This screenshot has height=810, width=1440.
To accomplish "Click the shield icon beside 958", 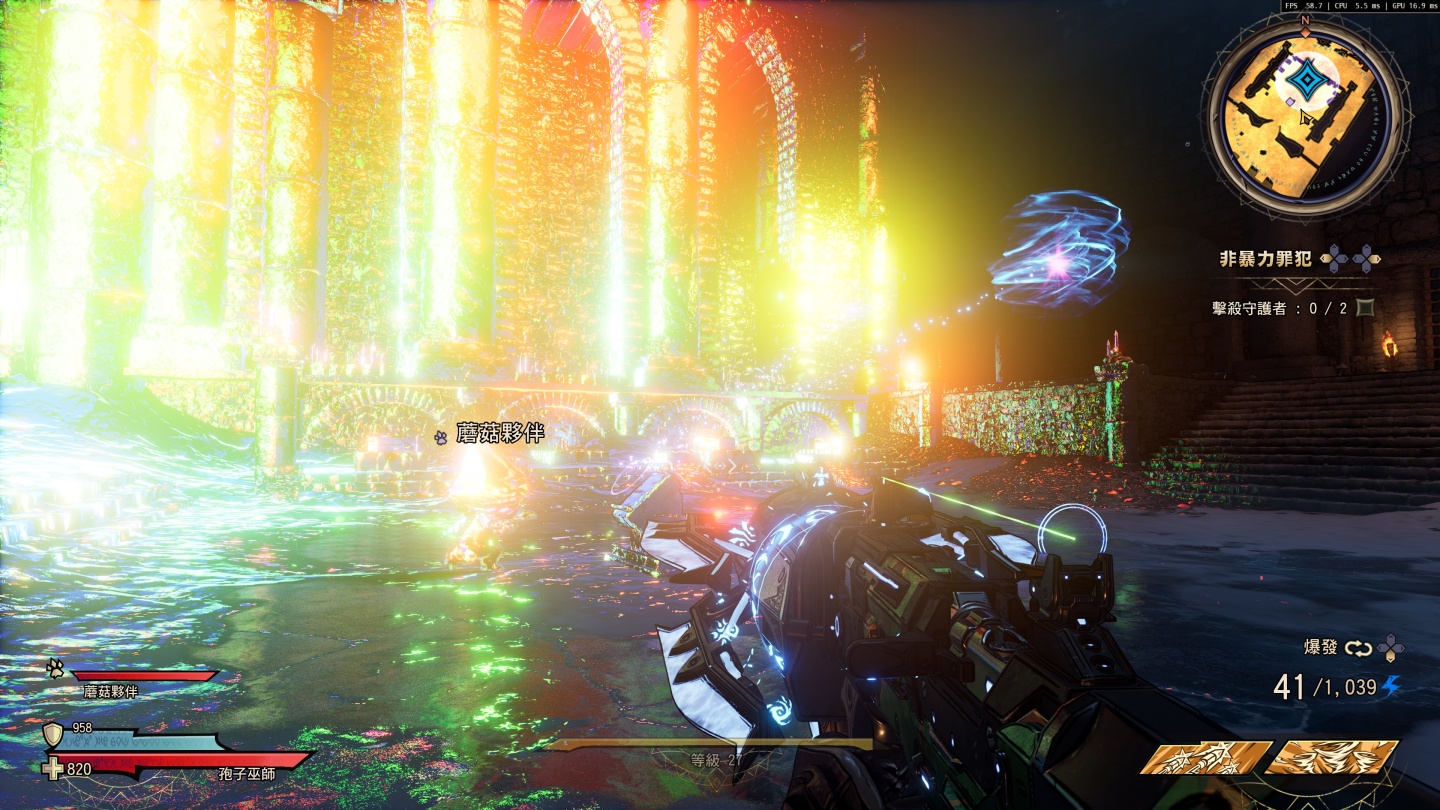I will point(54,735).
